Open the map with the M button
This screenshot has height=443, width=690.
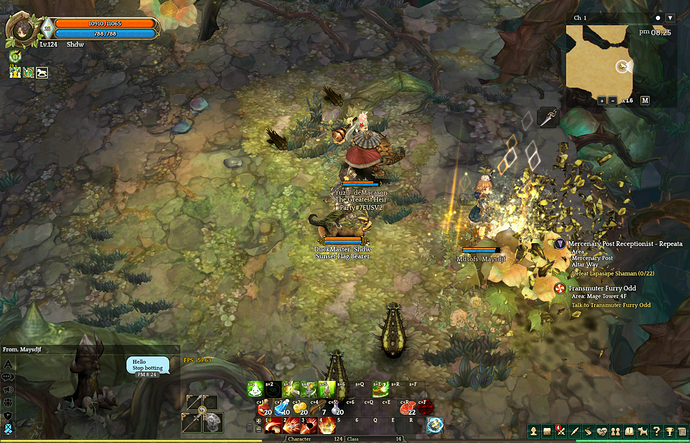(x=645, y=100)
